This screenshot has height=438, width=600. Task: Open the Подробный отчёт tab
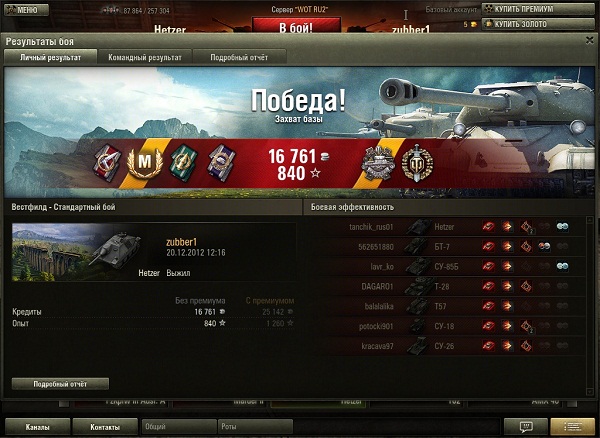pos(240,58)
